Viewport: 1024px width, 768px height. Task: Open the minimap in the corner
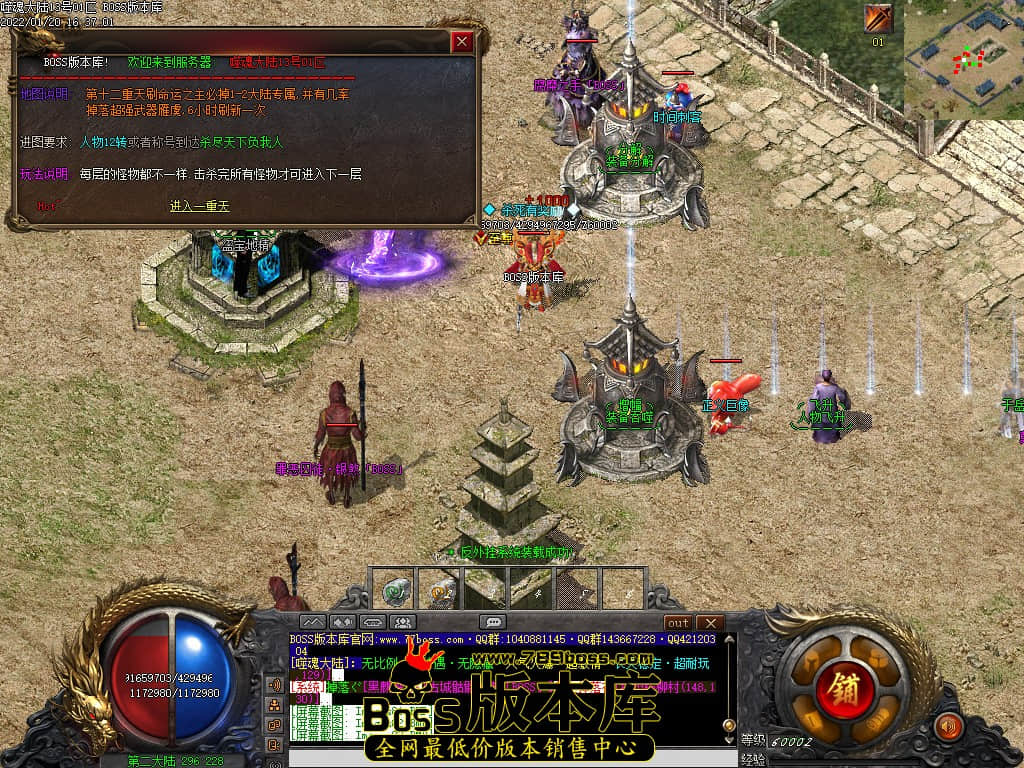point(963,60)
